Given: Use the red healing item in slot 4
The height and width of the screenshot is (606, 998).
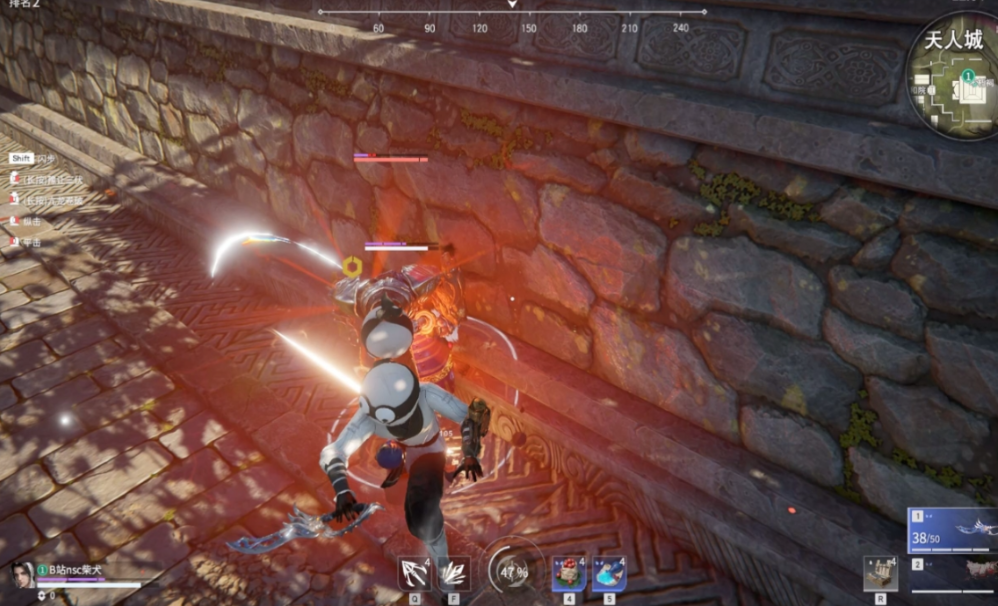Looking at the screenshot, I should [x=569, y=573].
